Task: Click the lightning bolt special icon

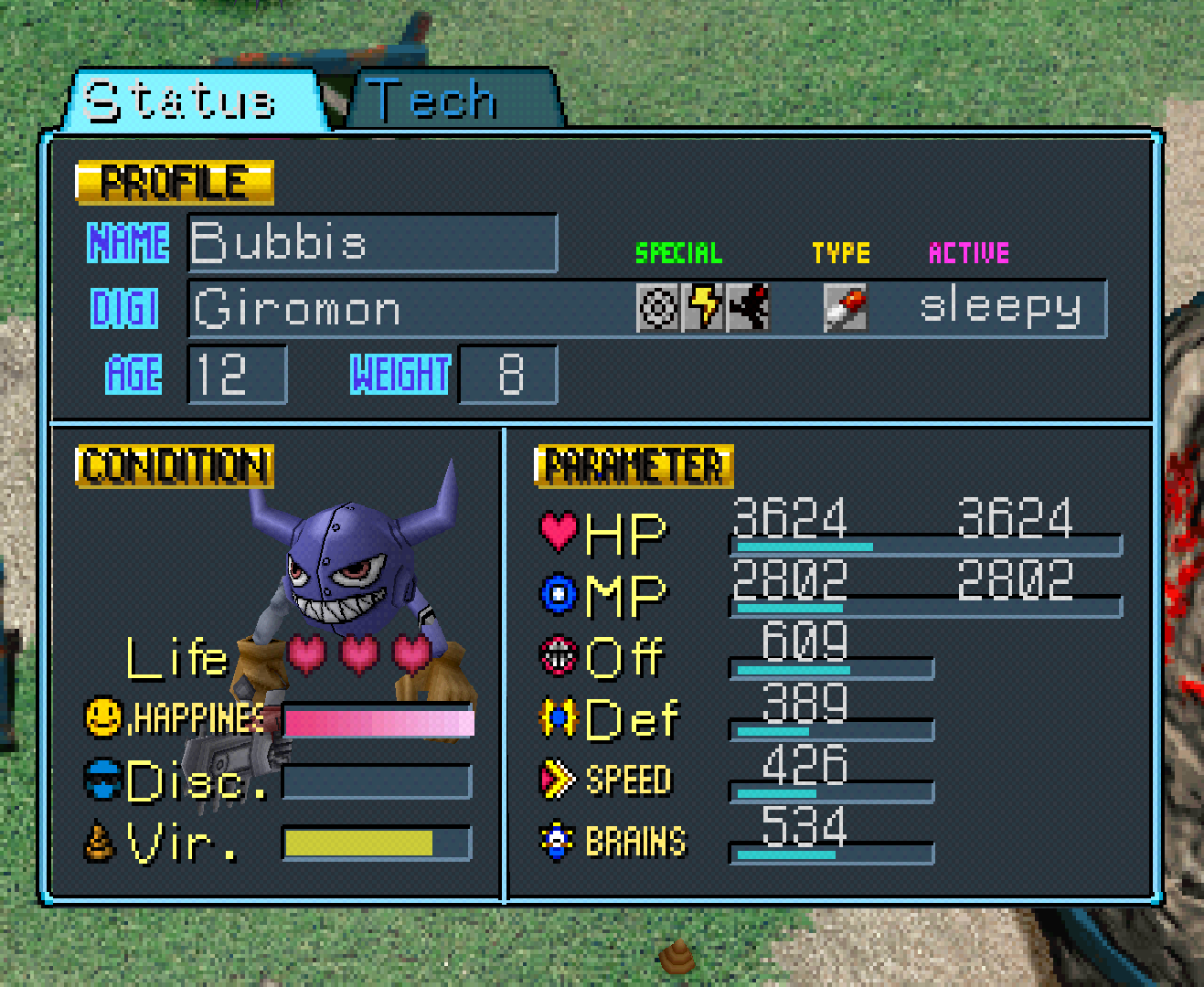Action: [x=703, y=307]
